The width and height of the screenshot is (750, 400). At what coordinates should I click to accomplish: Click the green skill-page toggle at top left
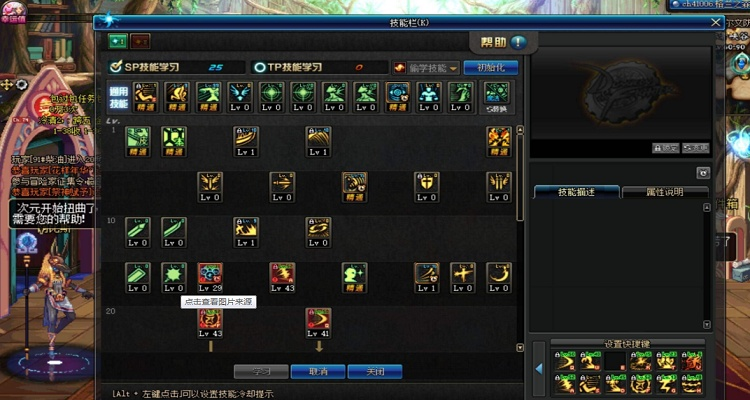click(118, 41)
